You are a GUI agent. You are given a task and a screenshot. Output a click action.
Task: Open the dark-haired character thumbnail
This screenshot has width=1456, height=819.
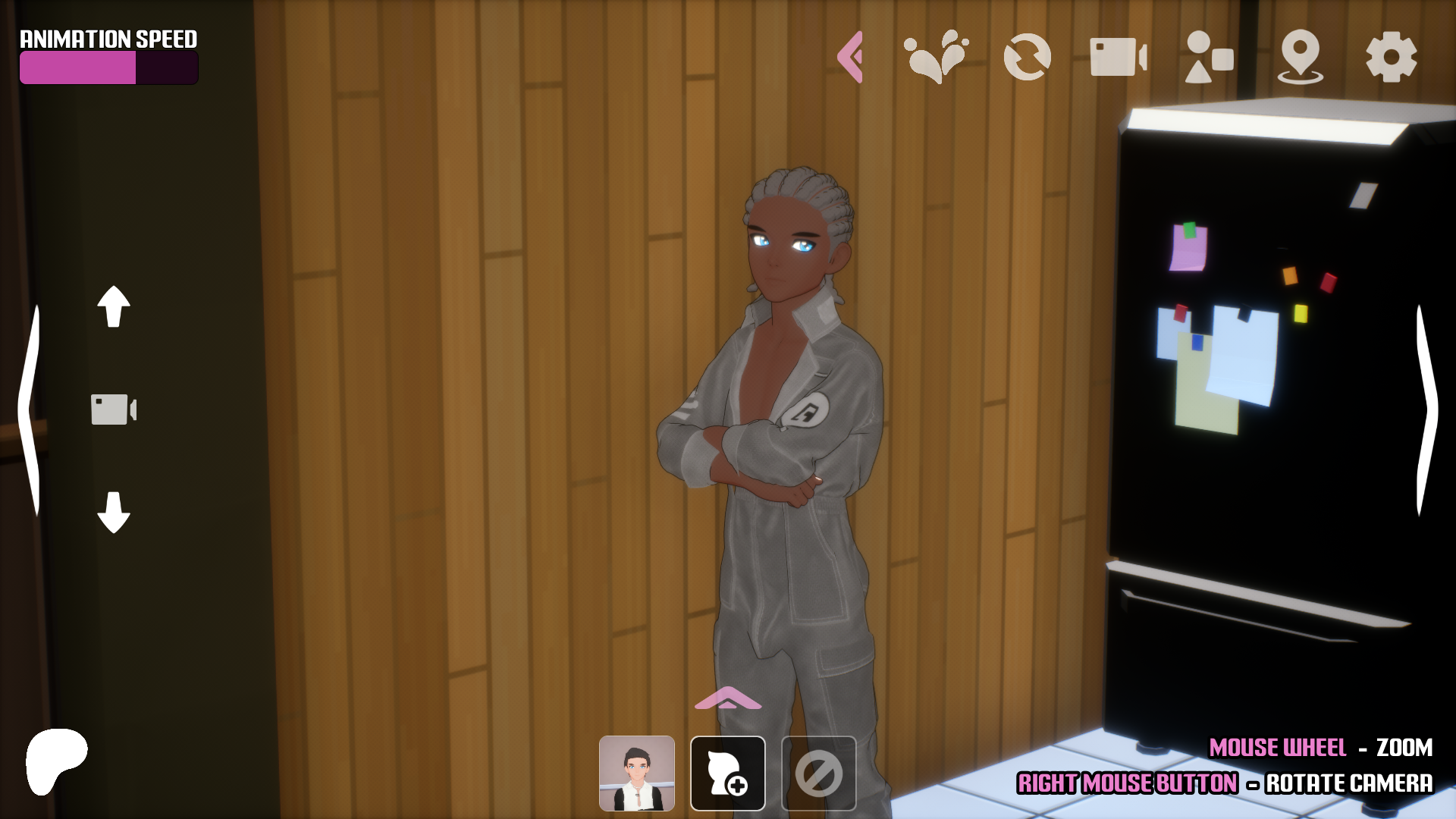(x=636, y=773)
